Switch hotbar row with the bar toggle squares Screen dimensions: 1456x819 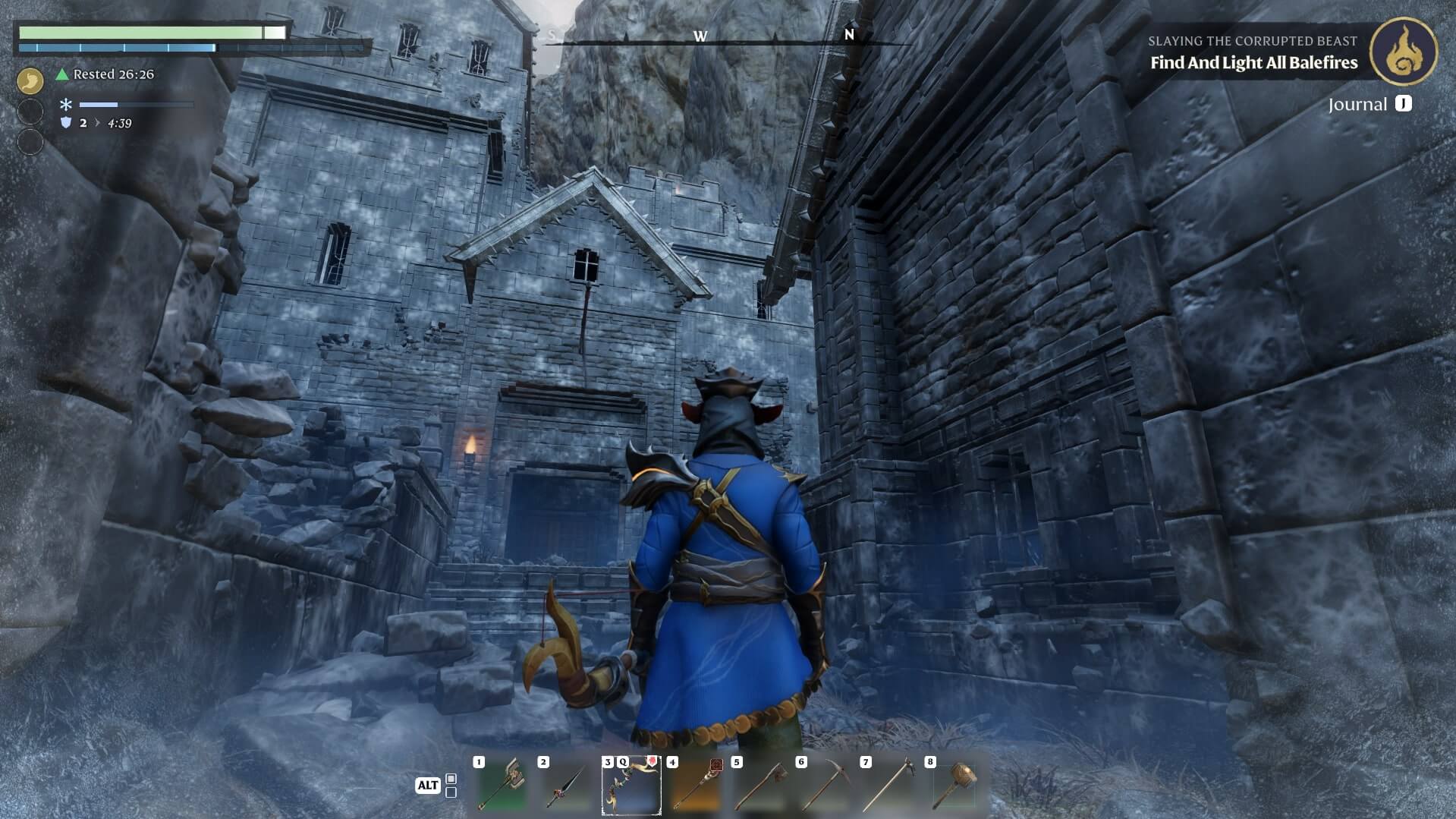(x=451, y=786)
